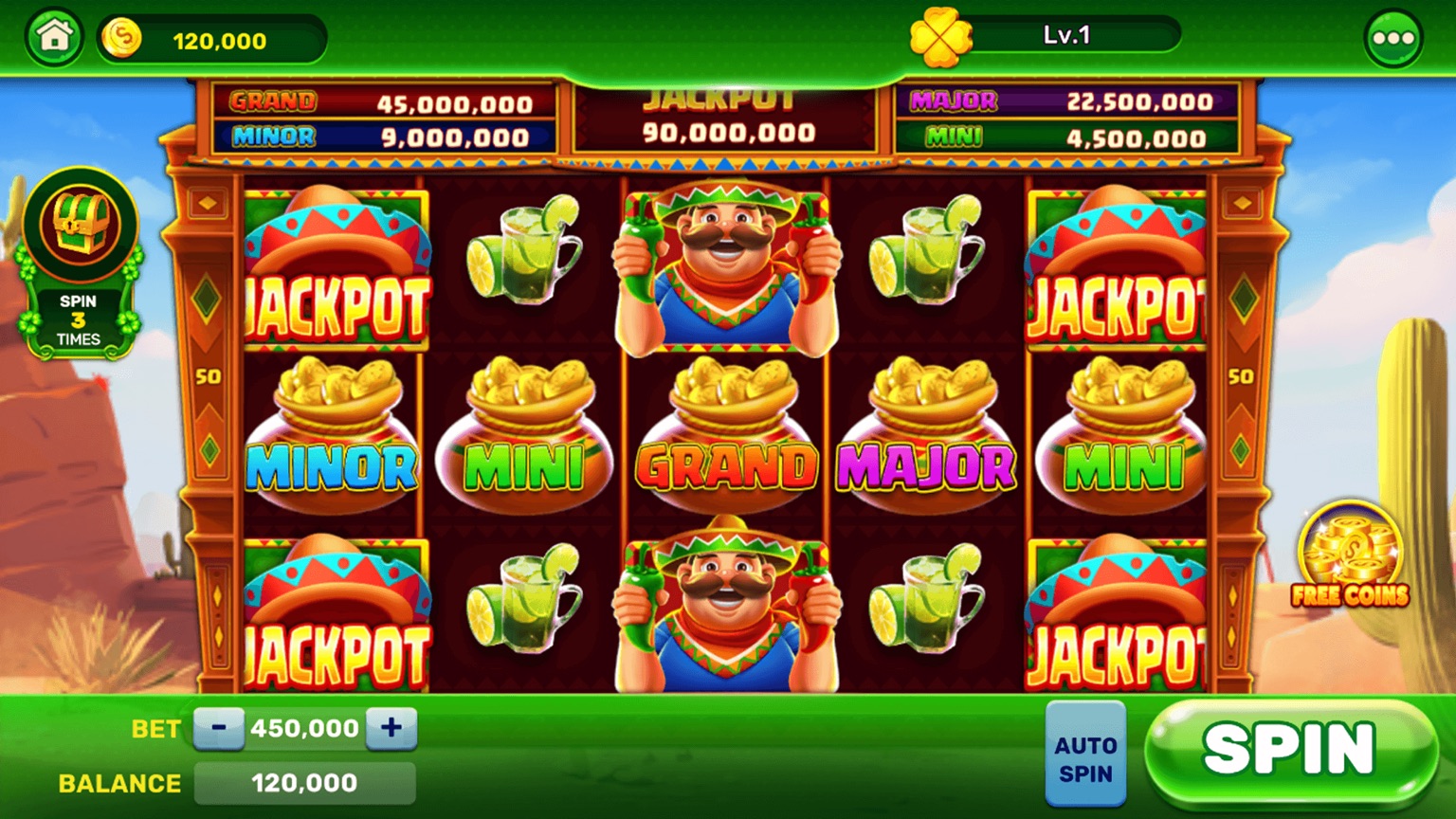Collect the Free Coins bonus
The height and width of the screenshot is (819, 1456).
click(1350, 555)
